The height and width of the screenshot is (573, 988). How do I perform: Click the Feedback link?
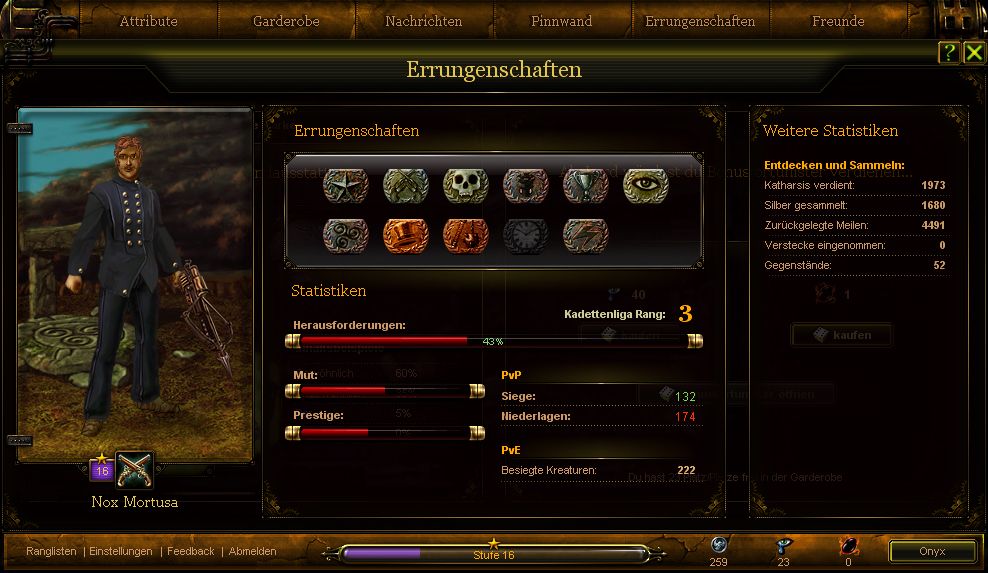[191, 551]
